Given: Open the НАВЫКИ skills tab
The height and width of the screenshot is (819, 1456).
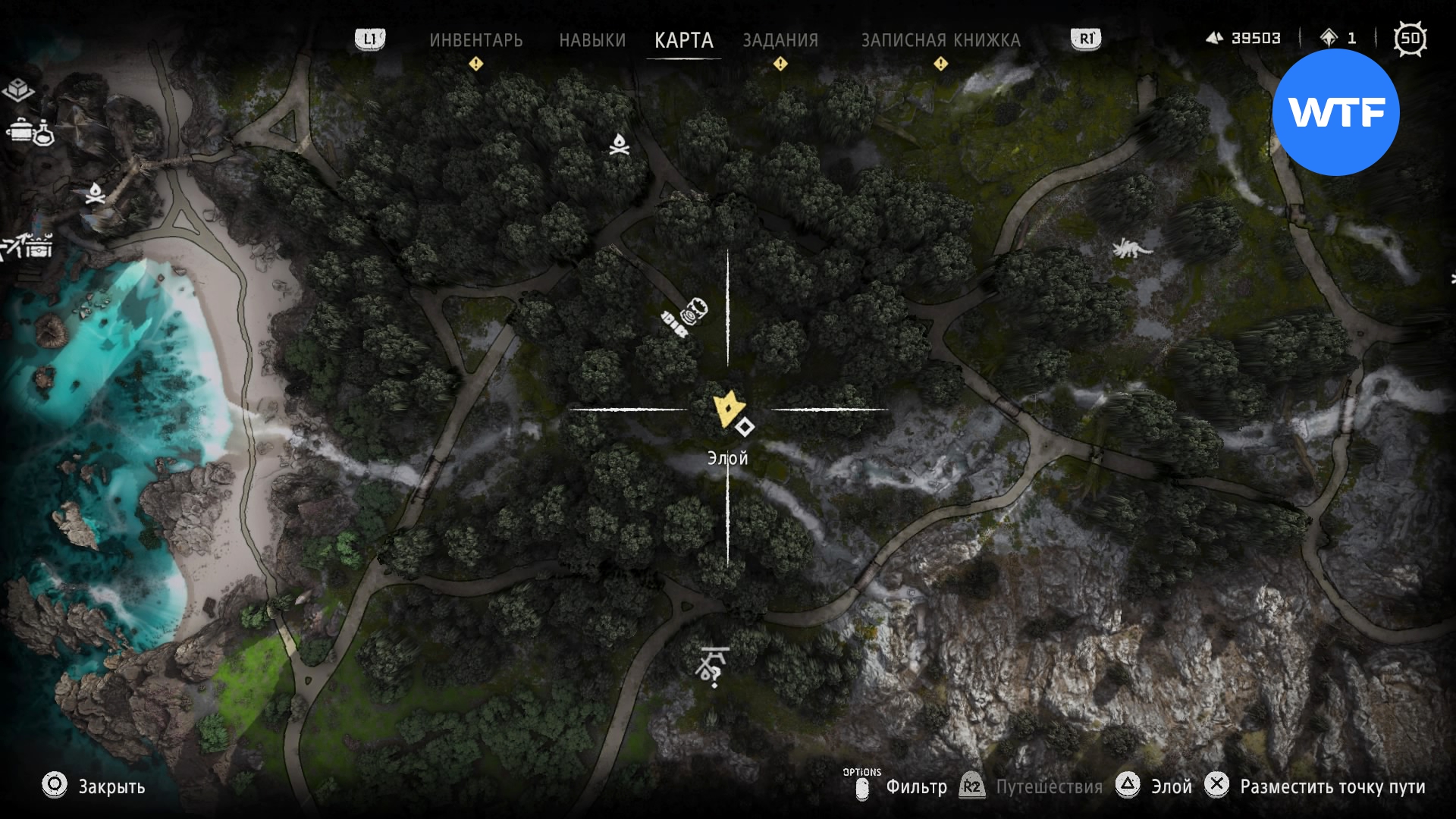Looking at the screenshot, I should [x=592, y=40].
